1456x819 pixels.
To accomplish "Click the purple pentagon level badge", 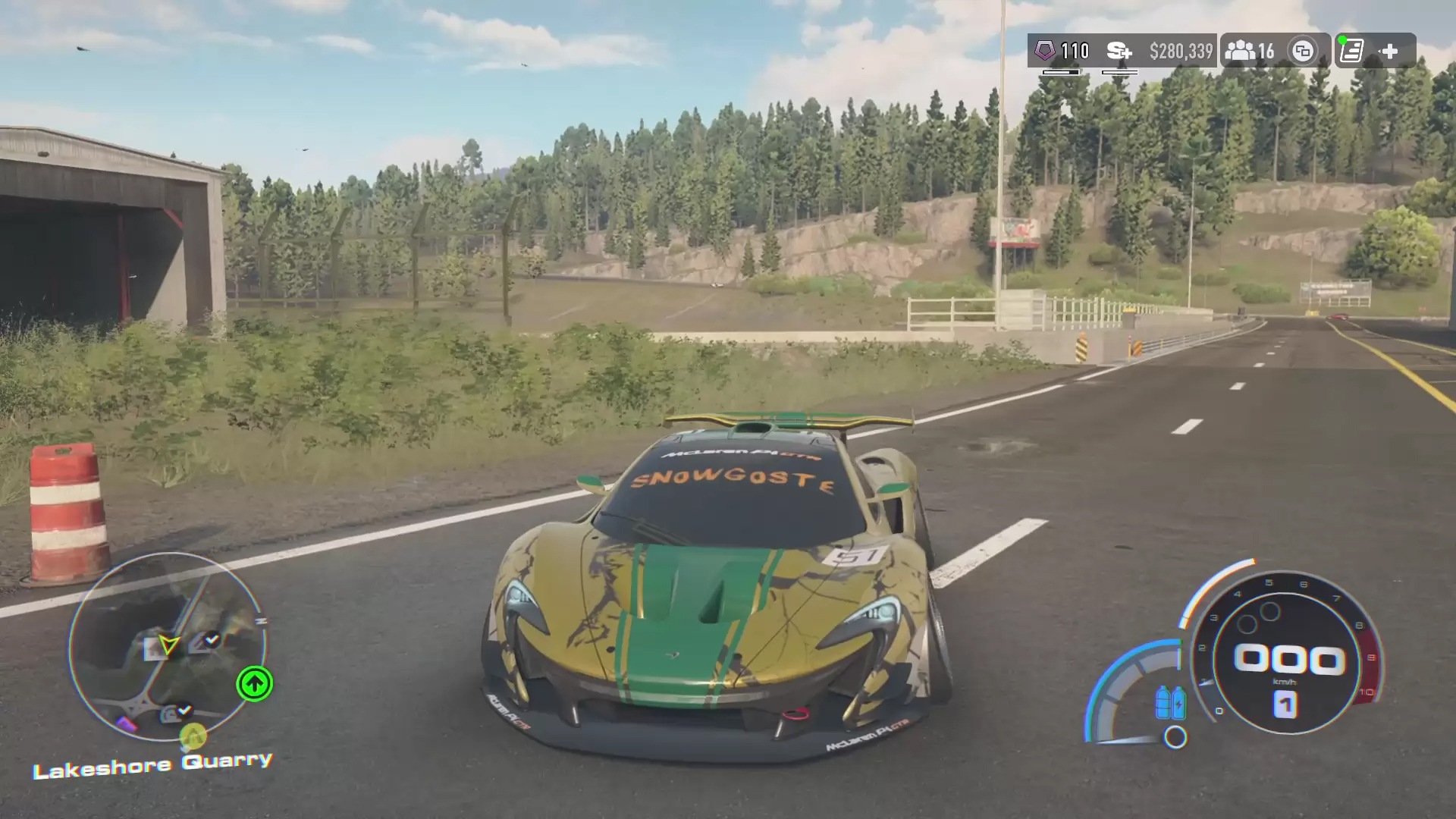I will (x=1045, y=51).
